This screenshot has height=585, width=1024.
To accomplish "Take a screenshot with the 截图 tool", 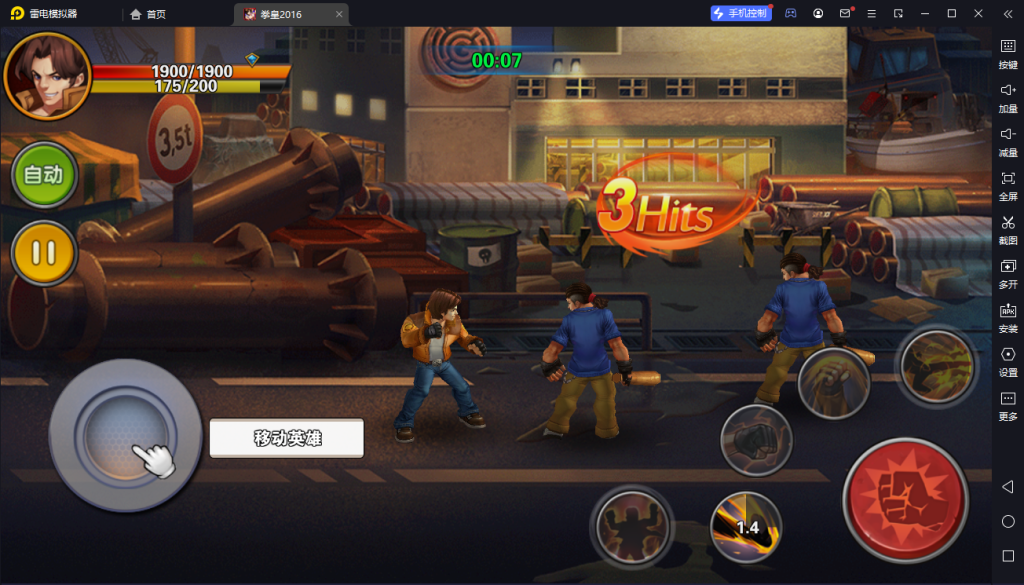I will pos(1008,229).
